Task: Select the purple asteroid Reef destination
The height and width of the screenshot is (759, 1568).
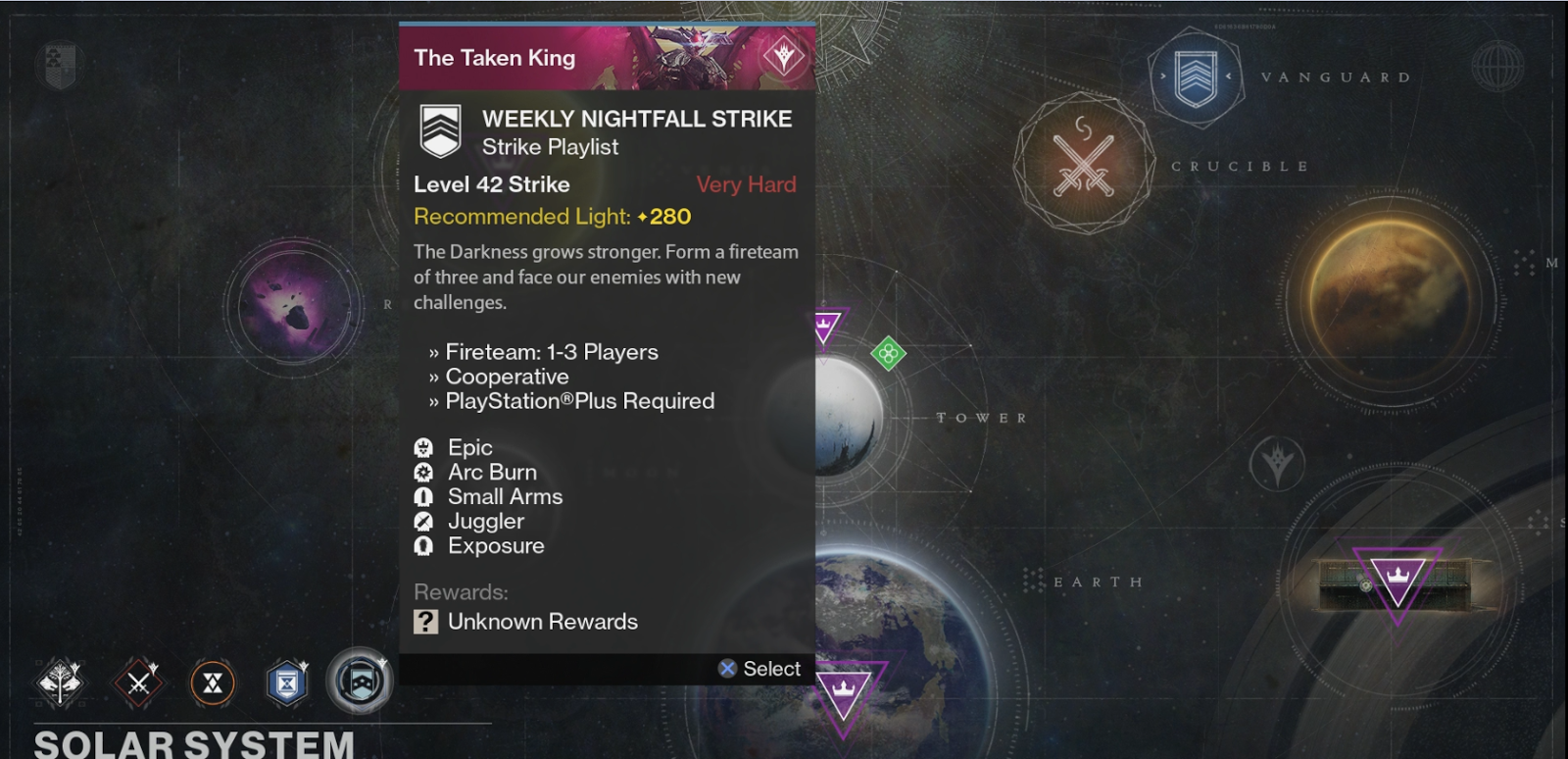Action: [x=291, y=304]
